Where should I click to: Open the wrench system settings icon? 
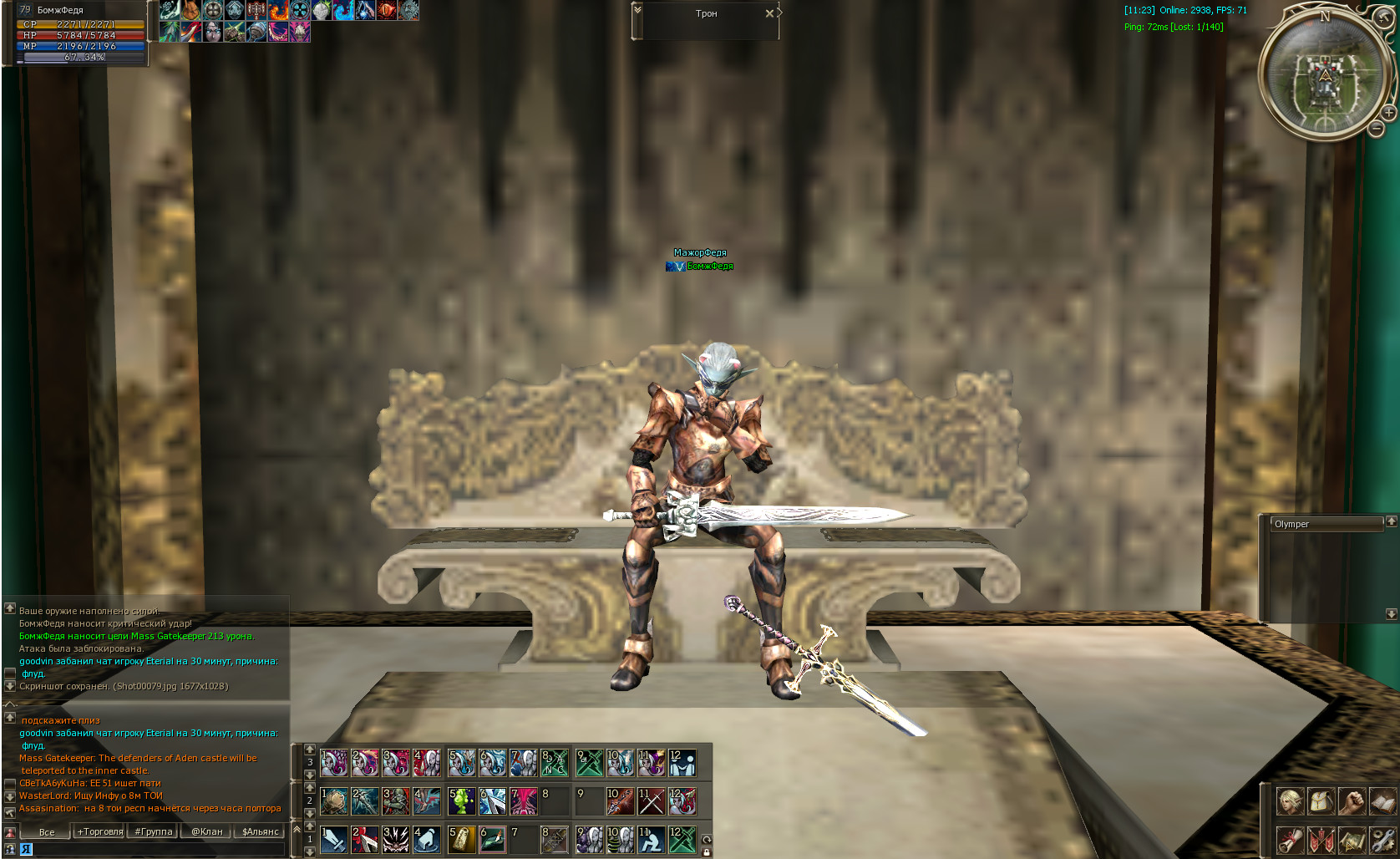(x=1382, y=840)
